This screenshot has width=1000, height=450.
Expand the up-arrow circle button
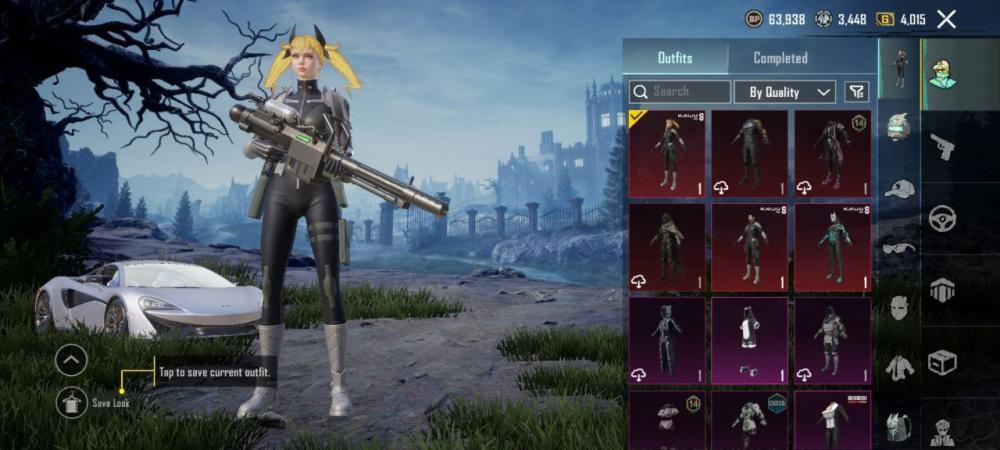pyautogui.click(x=71, y=360)
